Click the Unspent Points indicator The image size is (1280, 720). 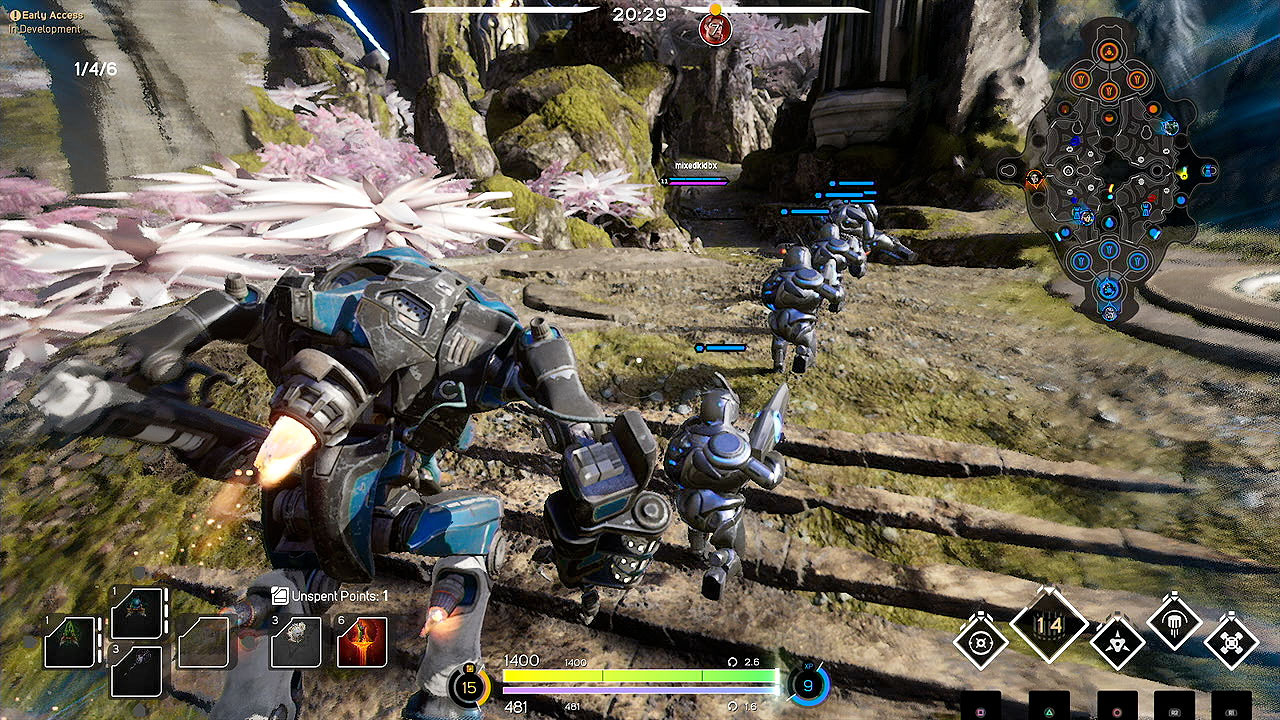tap(330, 596)
